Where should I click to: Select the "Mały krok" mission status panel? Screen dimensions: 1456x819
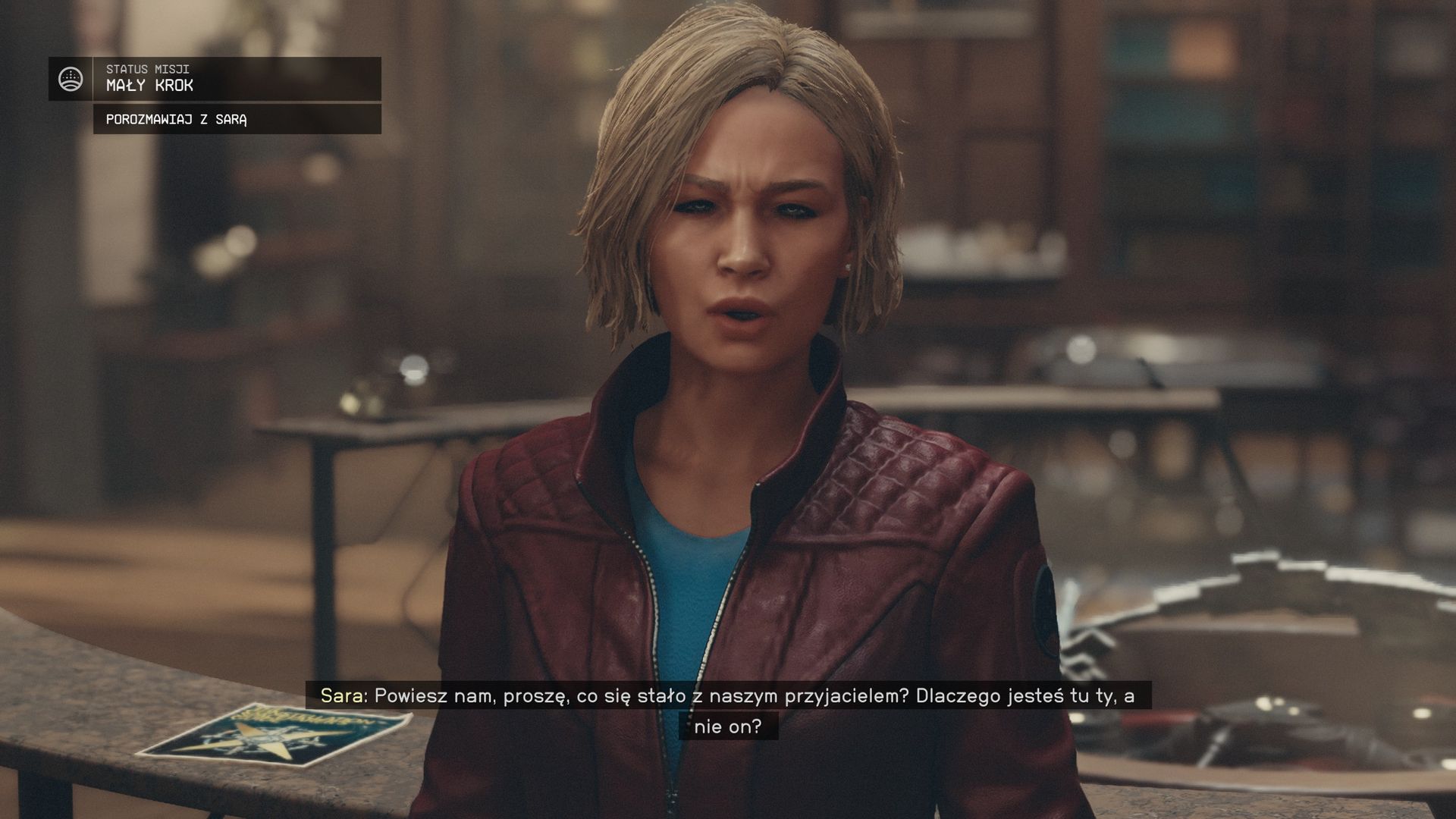pos(237,79)
